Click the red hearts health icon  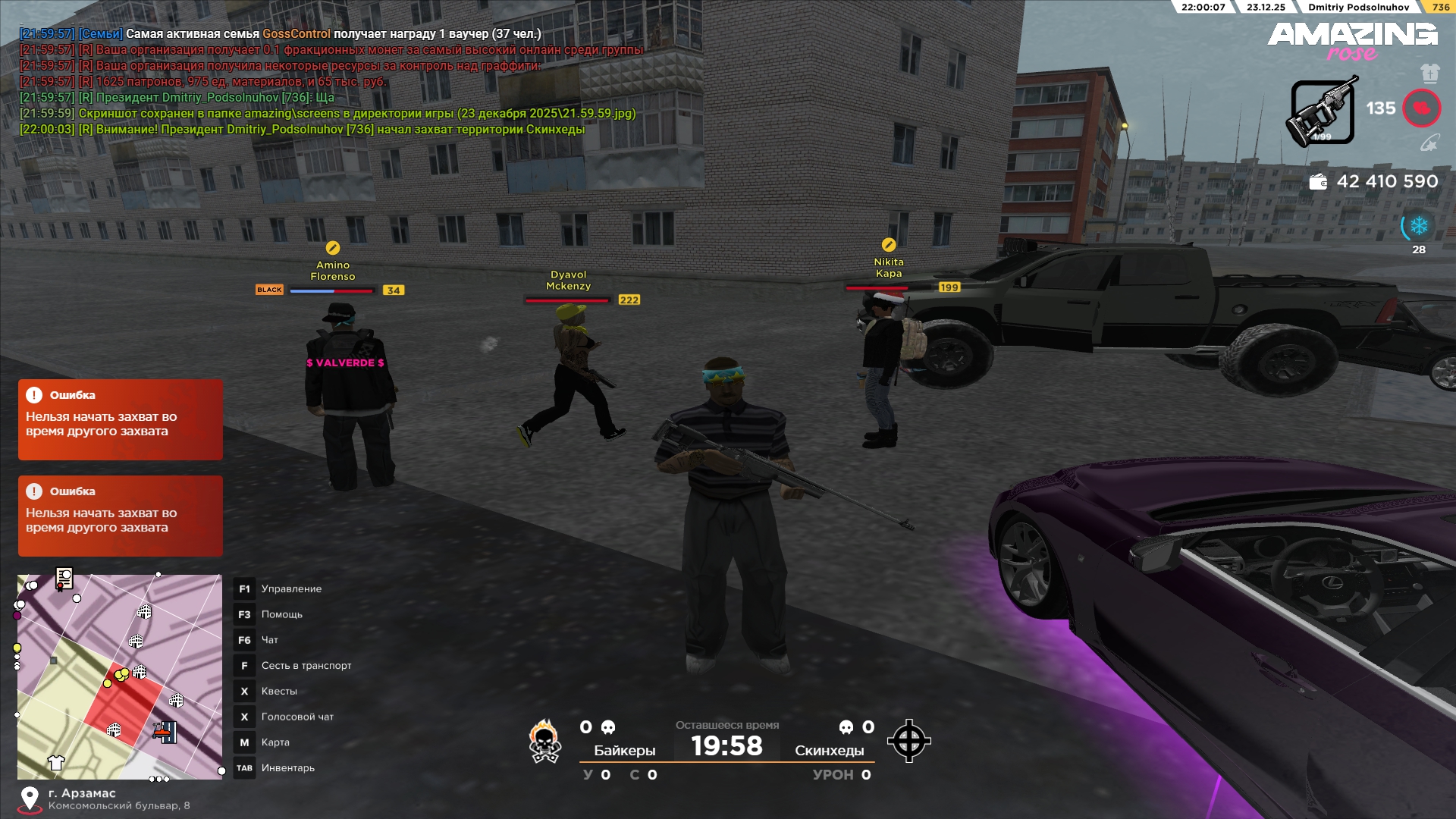[x=1421, y=108]
